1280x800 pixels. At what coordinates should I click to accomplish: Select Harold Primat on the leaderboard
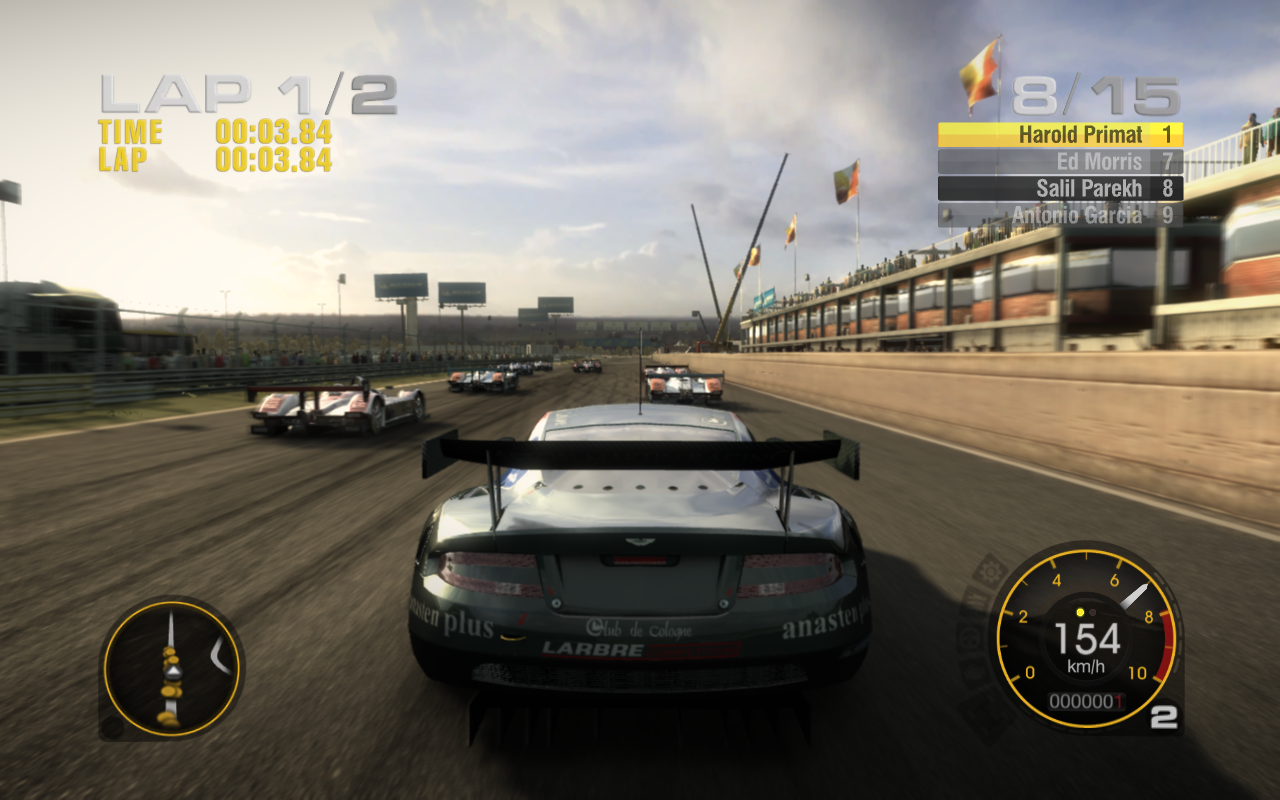[x=1081, y=134]
